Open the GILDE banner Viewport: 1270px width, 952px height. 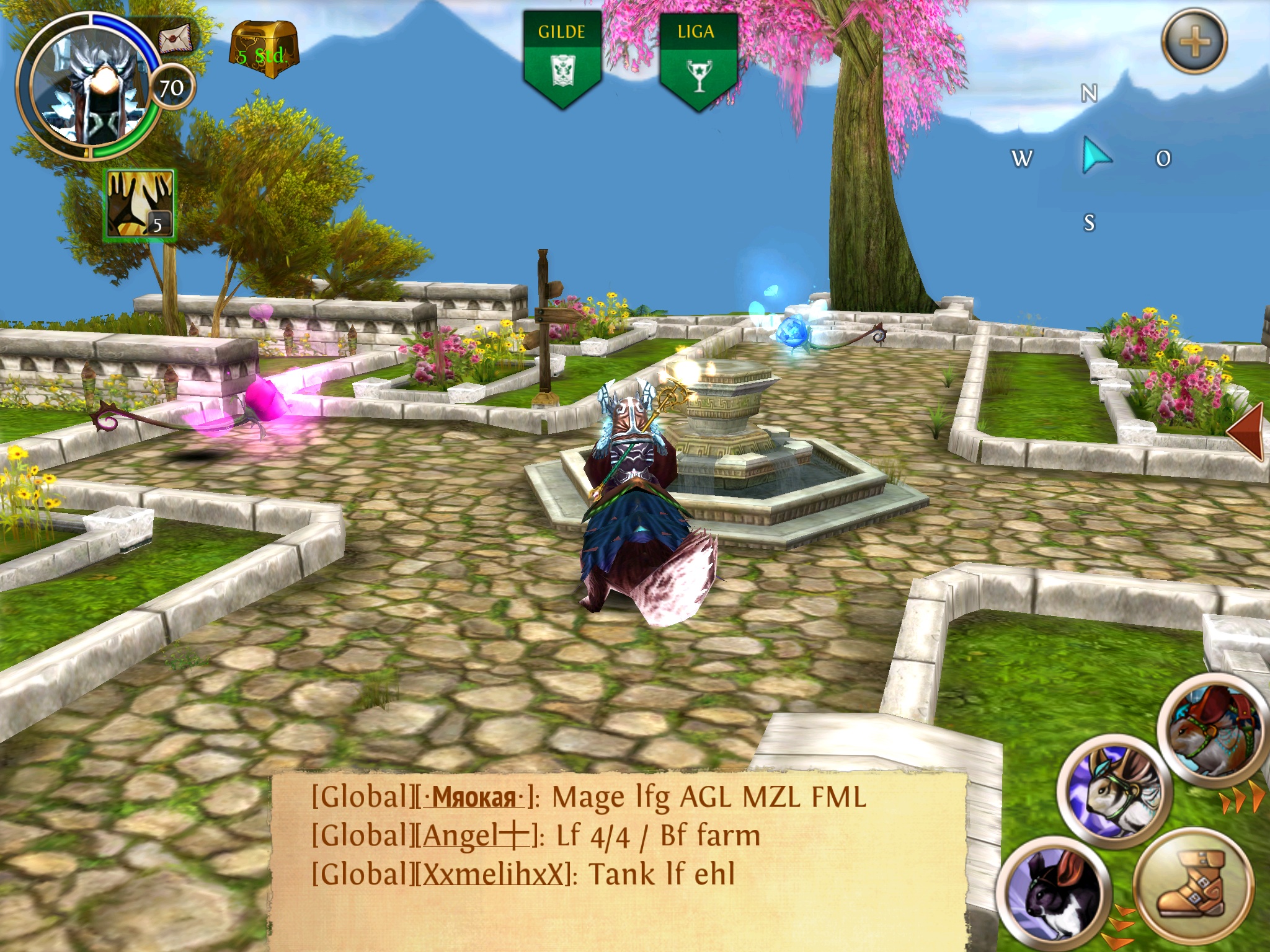pos(562,59)
